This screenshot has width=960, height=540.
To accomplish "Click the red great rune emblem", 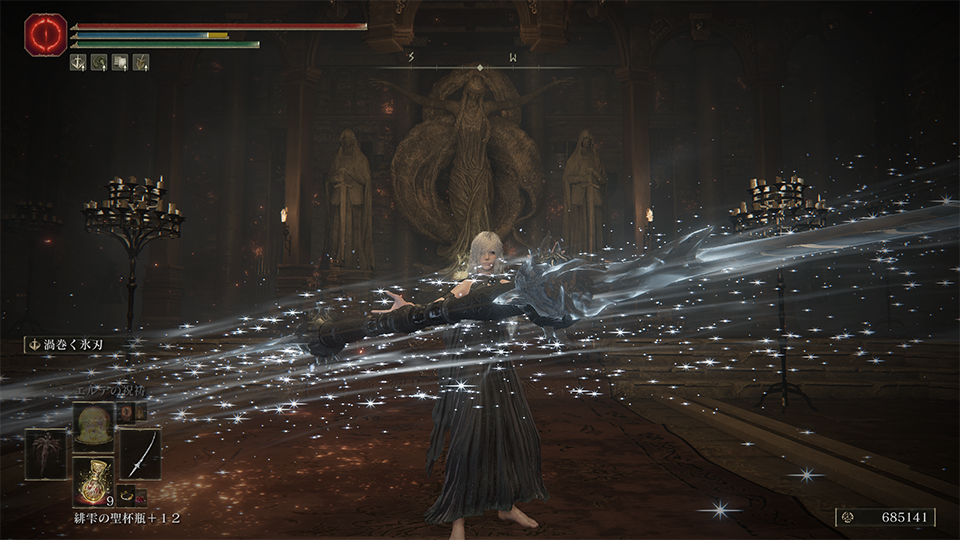I will [x=45, y=34].
